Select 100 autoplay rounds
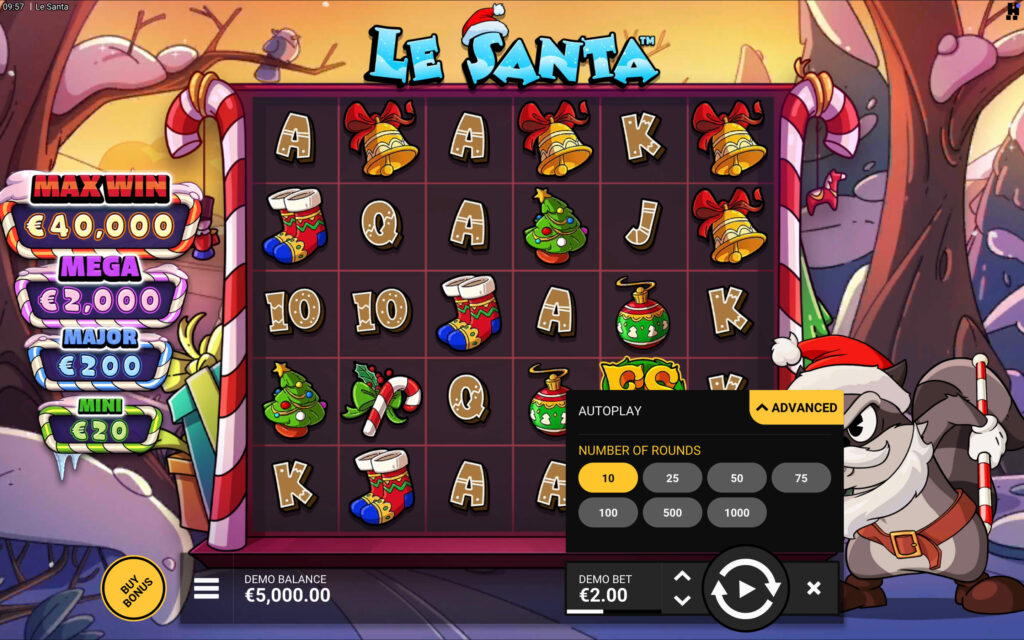1024x640 pixels. [608, 512]
